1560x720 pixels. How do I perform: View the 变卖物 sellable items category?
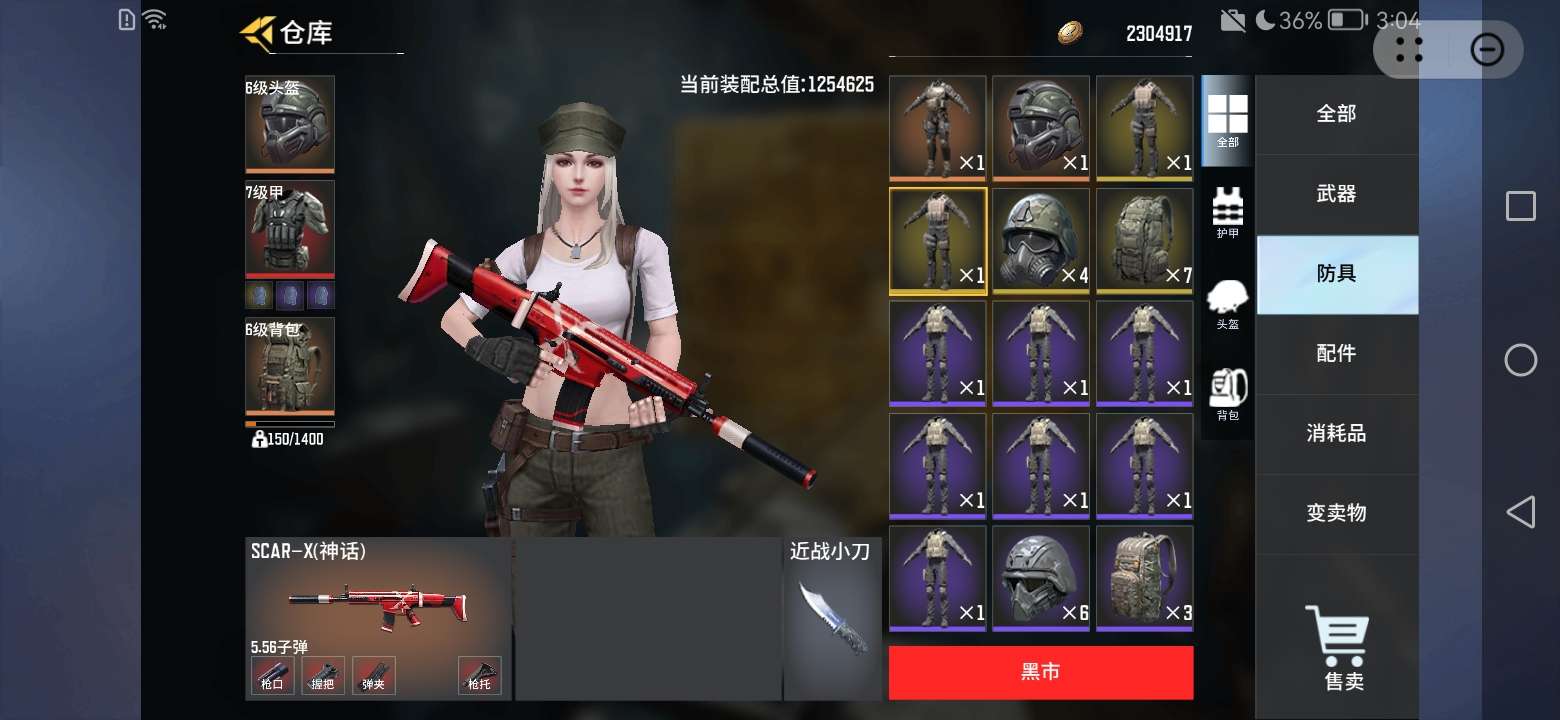coord(1336,514)
